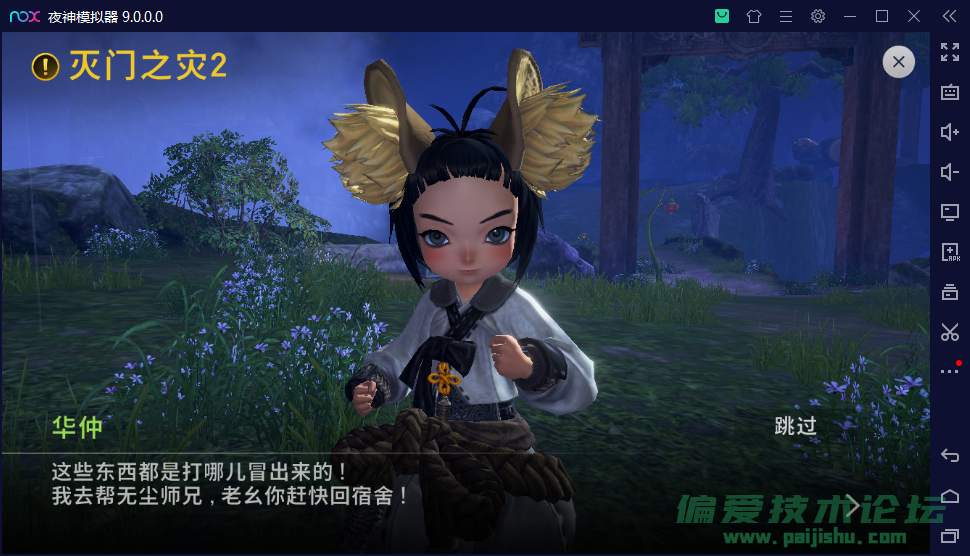This screenshot has height=556, width=970.
Task: Close the cutscene with the X button
Action: tap(898, 62)
